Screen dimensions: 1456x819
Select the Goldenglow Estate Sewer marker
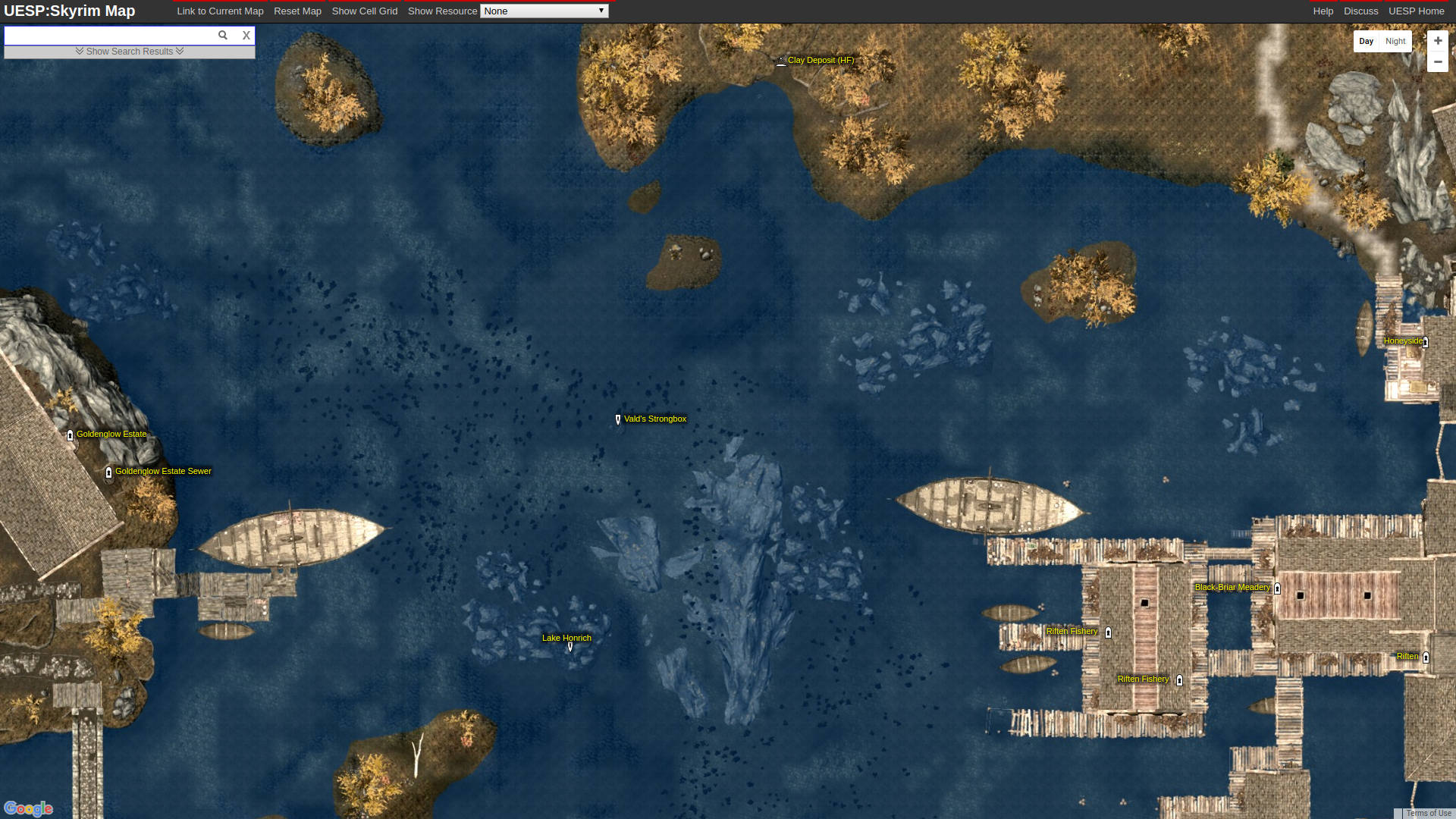click(108, 472)
